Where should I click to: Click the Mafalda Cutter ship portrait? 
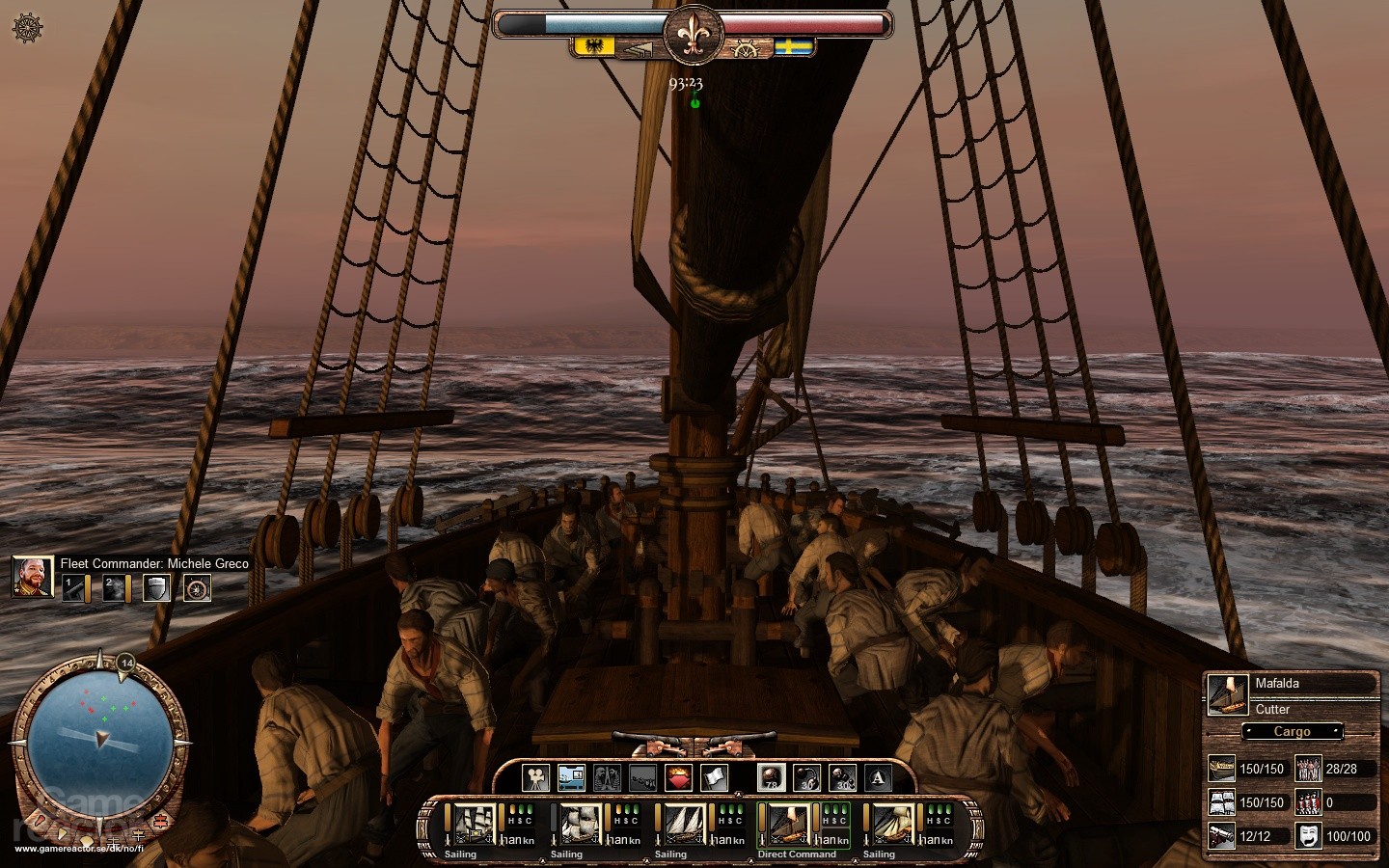(1223, 694)
